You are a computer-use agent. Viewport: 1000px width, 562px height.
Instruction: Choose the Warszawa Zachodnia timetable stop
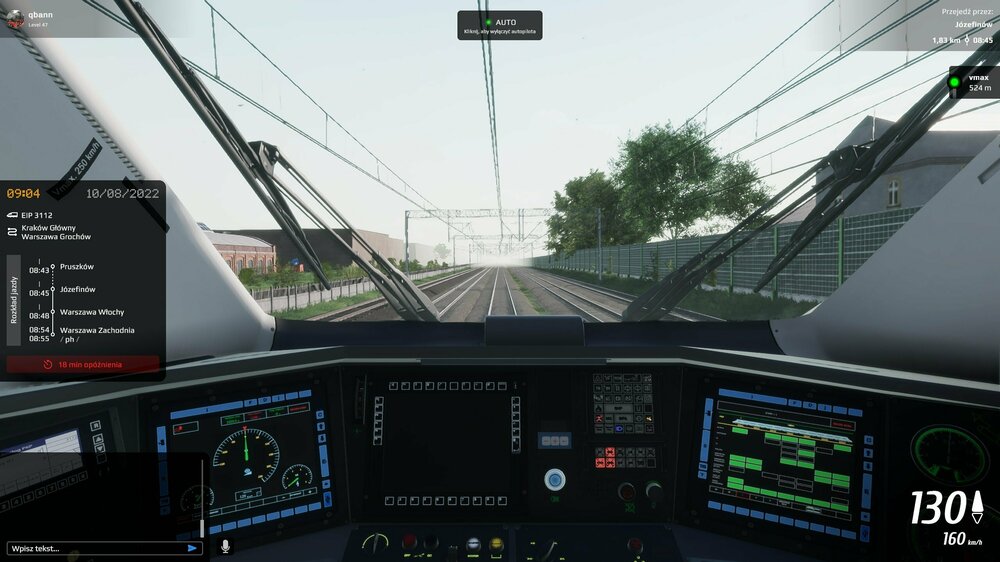pos(97,330)
